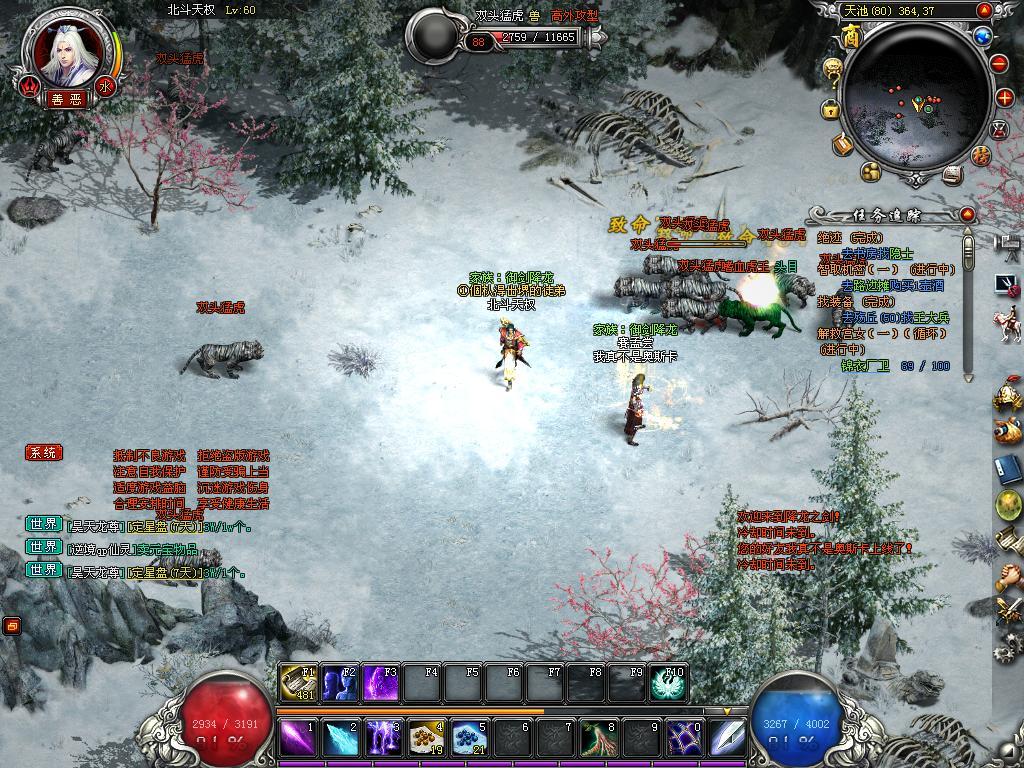Cast the purple lightning skill in slot 3
1024x768 pixels.
click(383, 739)
